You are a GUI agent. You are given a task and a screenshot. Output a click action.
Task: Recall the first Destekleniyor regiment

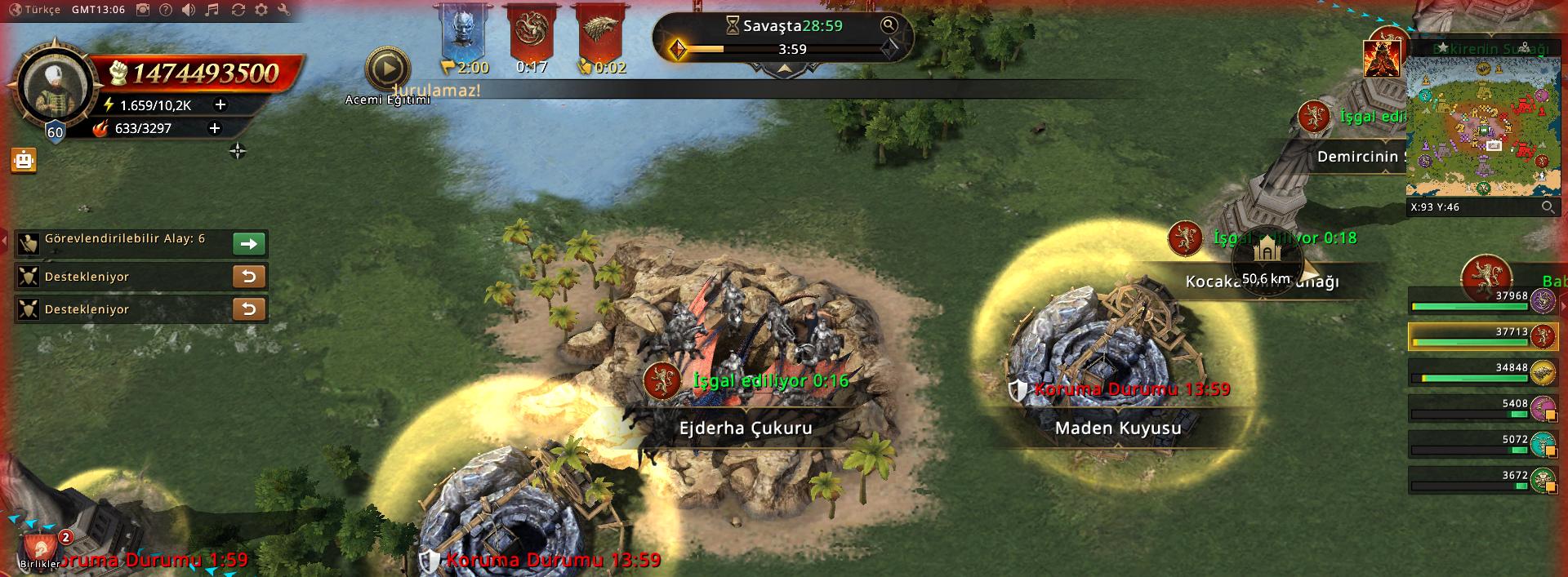tap(249, 277)
